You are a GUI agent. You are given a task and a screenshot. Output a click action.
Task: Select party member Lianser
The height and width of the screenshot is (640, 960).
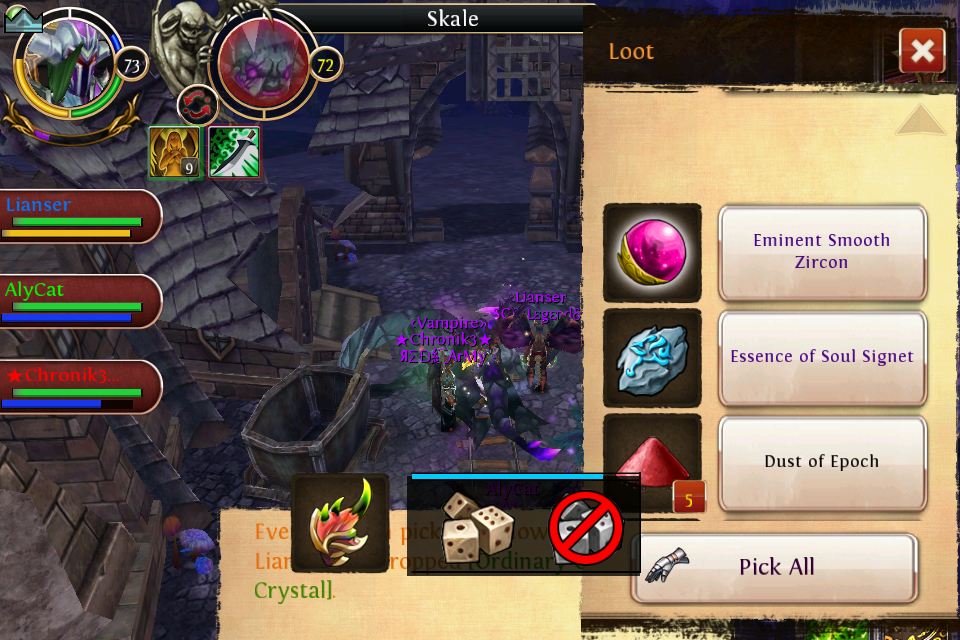(x=80, y=216)
